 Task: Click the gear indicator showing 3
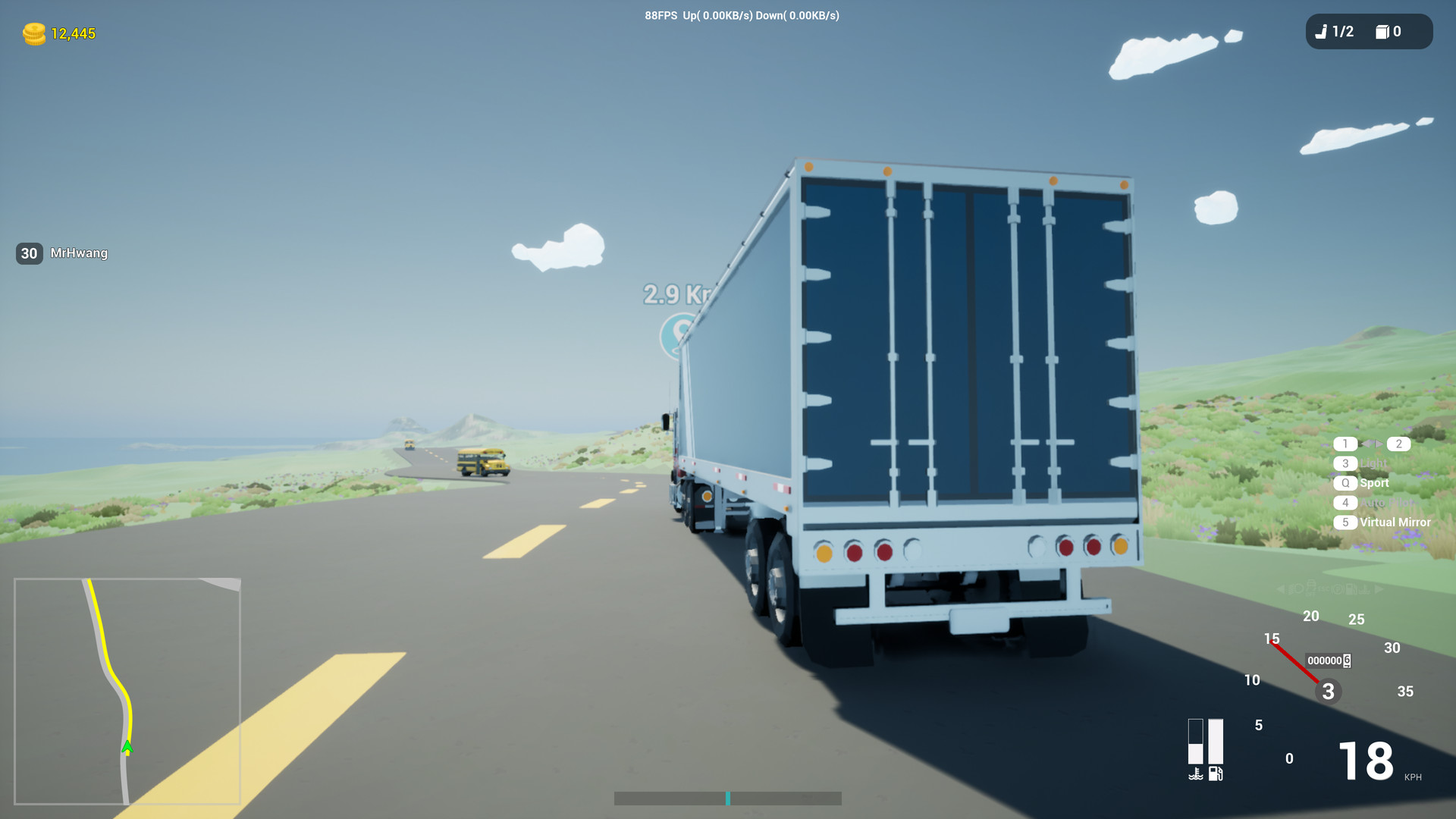[x=1327, y=691]
